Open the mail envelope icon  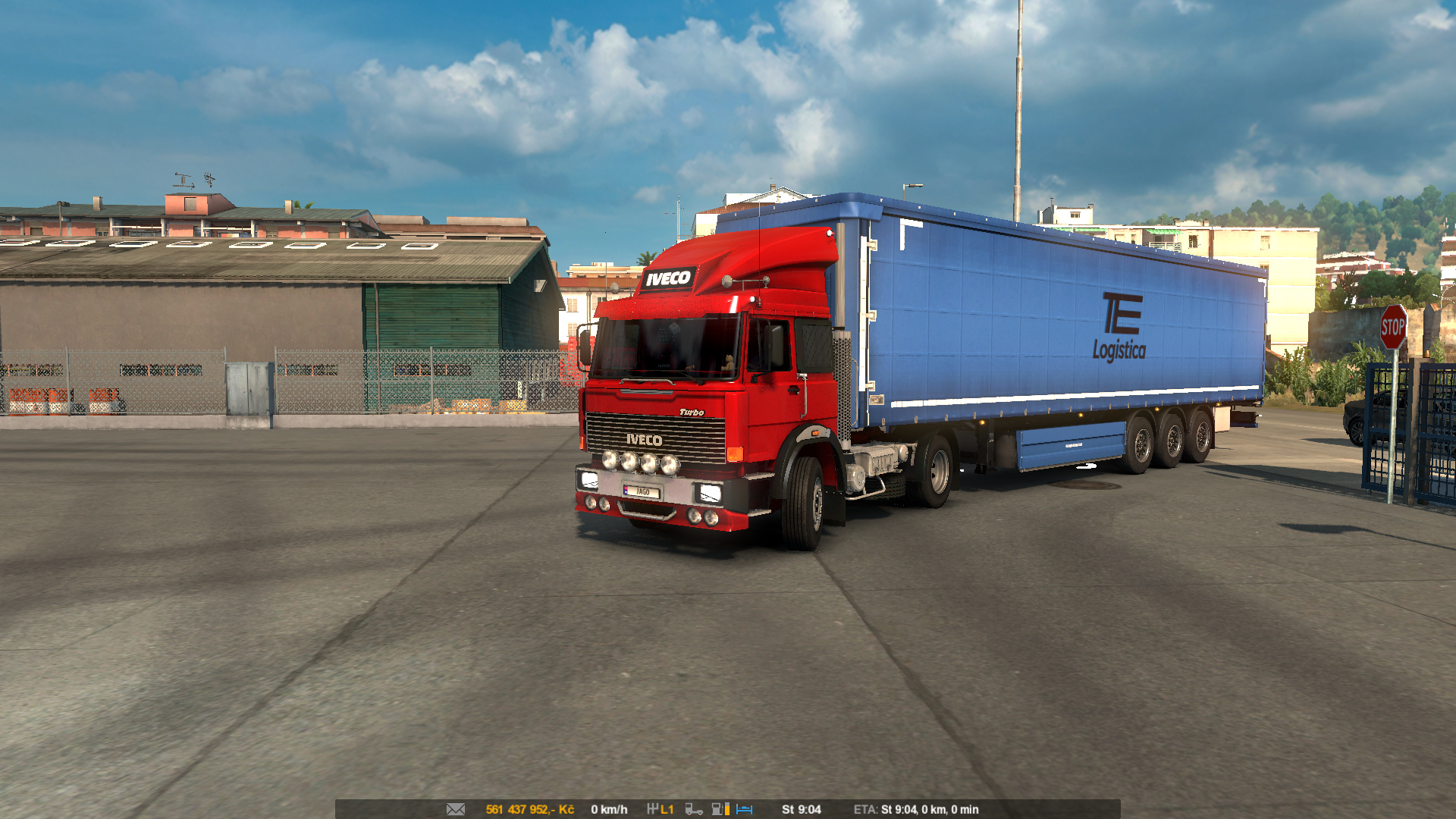point(456,809)
